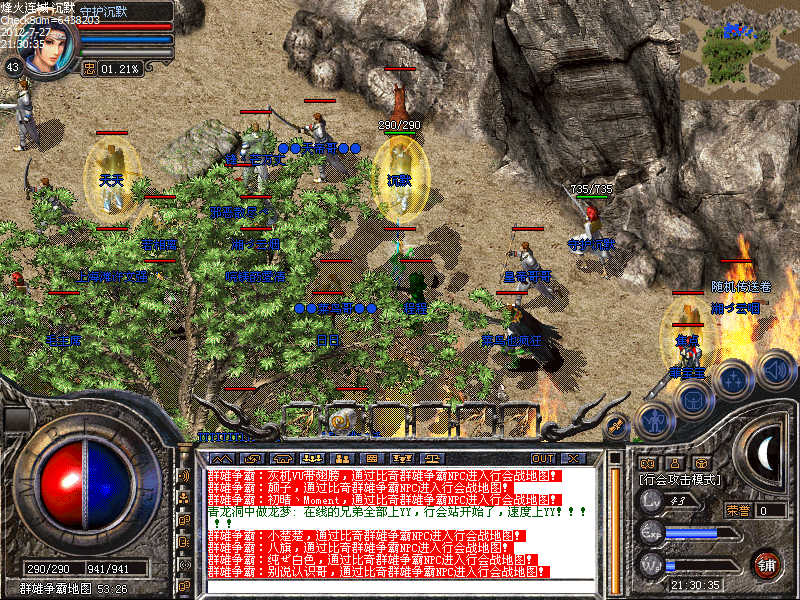
Task: Open the minimap in the top-right corner
Action: click(x=739, y=57)
